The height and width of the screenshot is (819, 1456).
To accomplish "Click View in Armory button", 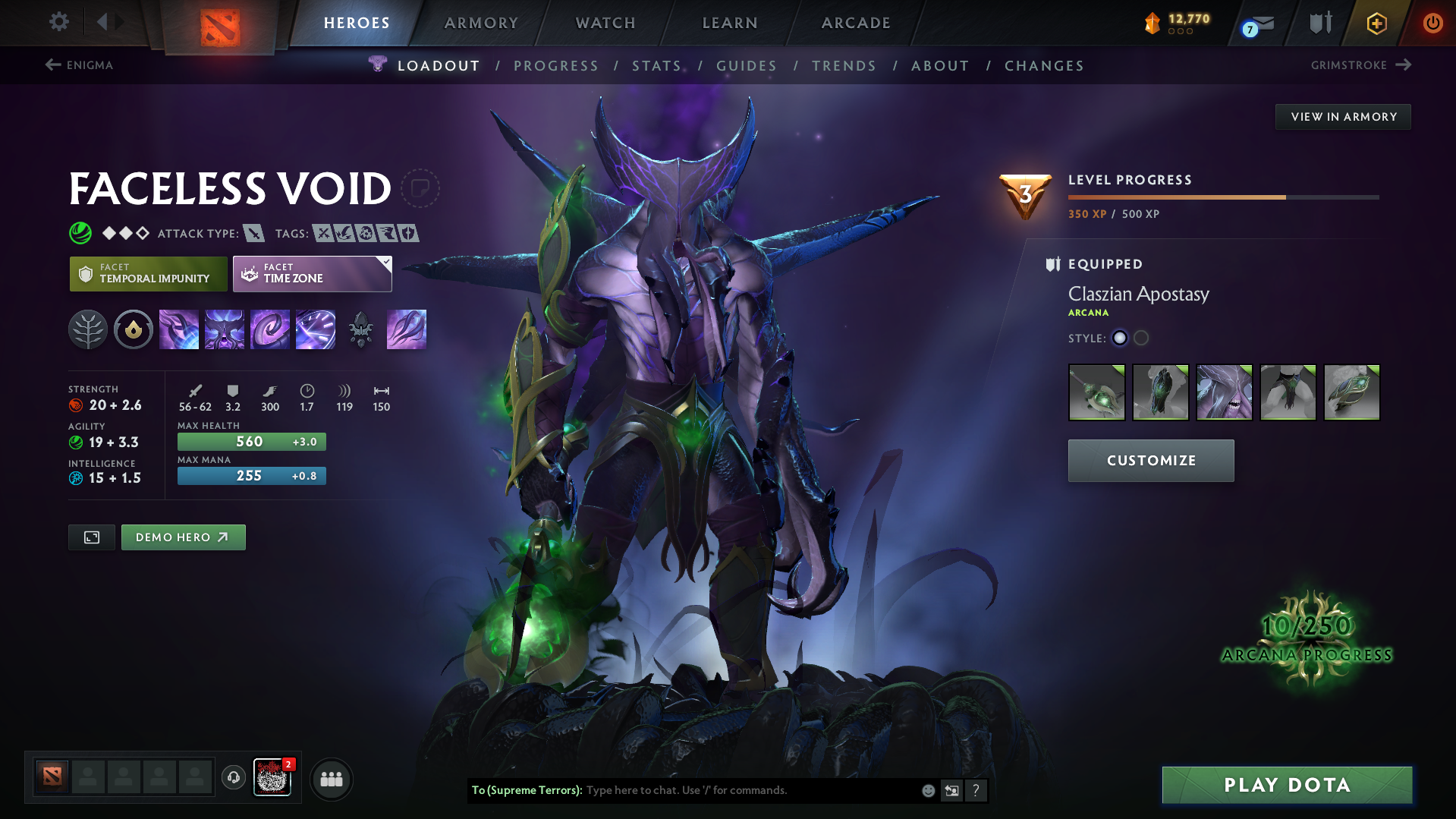I will pos(1343,117).
